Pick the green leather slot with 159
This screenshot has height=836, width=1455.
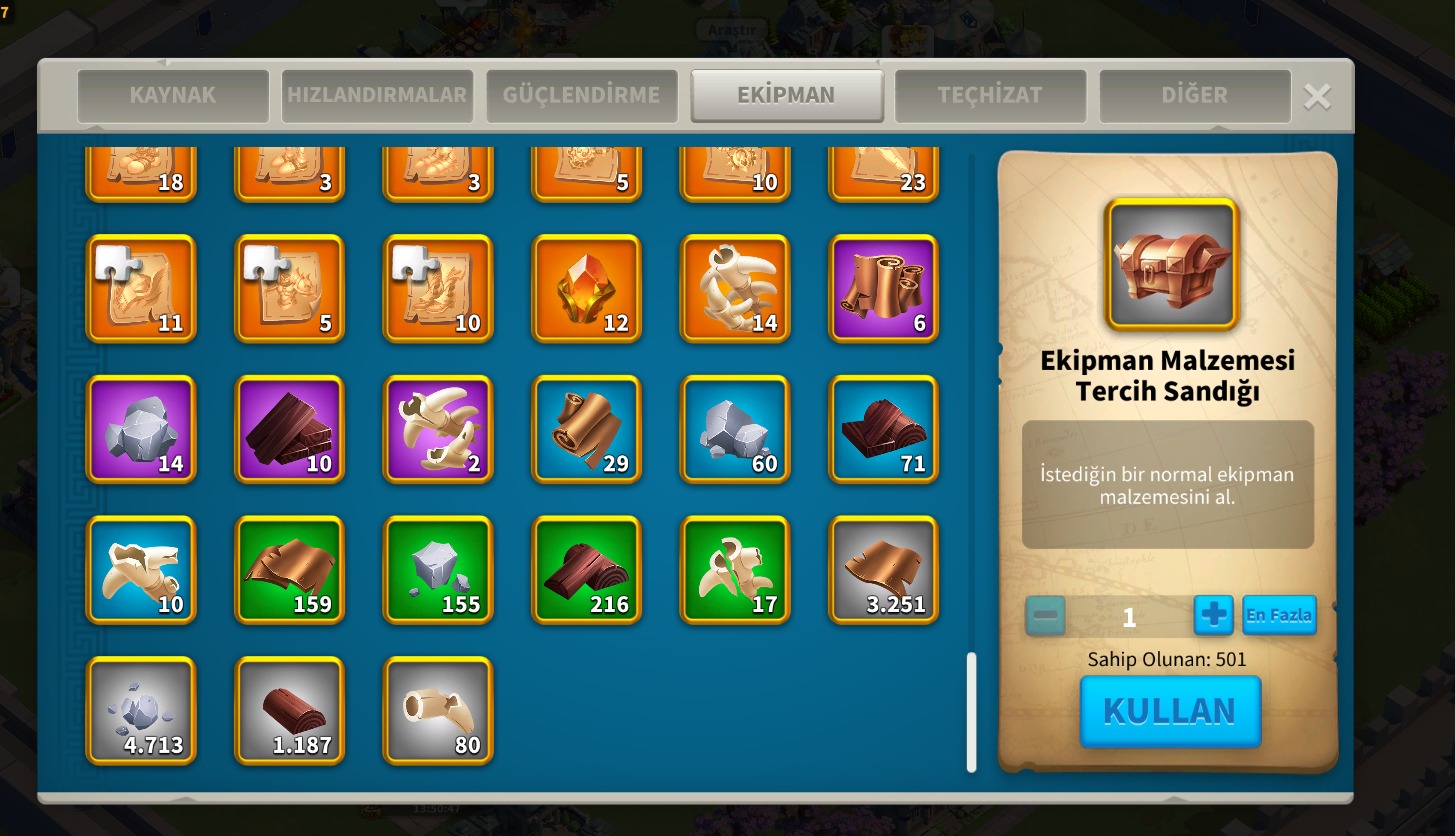(289, 570)
